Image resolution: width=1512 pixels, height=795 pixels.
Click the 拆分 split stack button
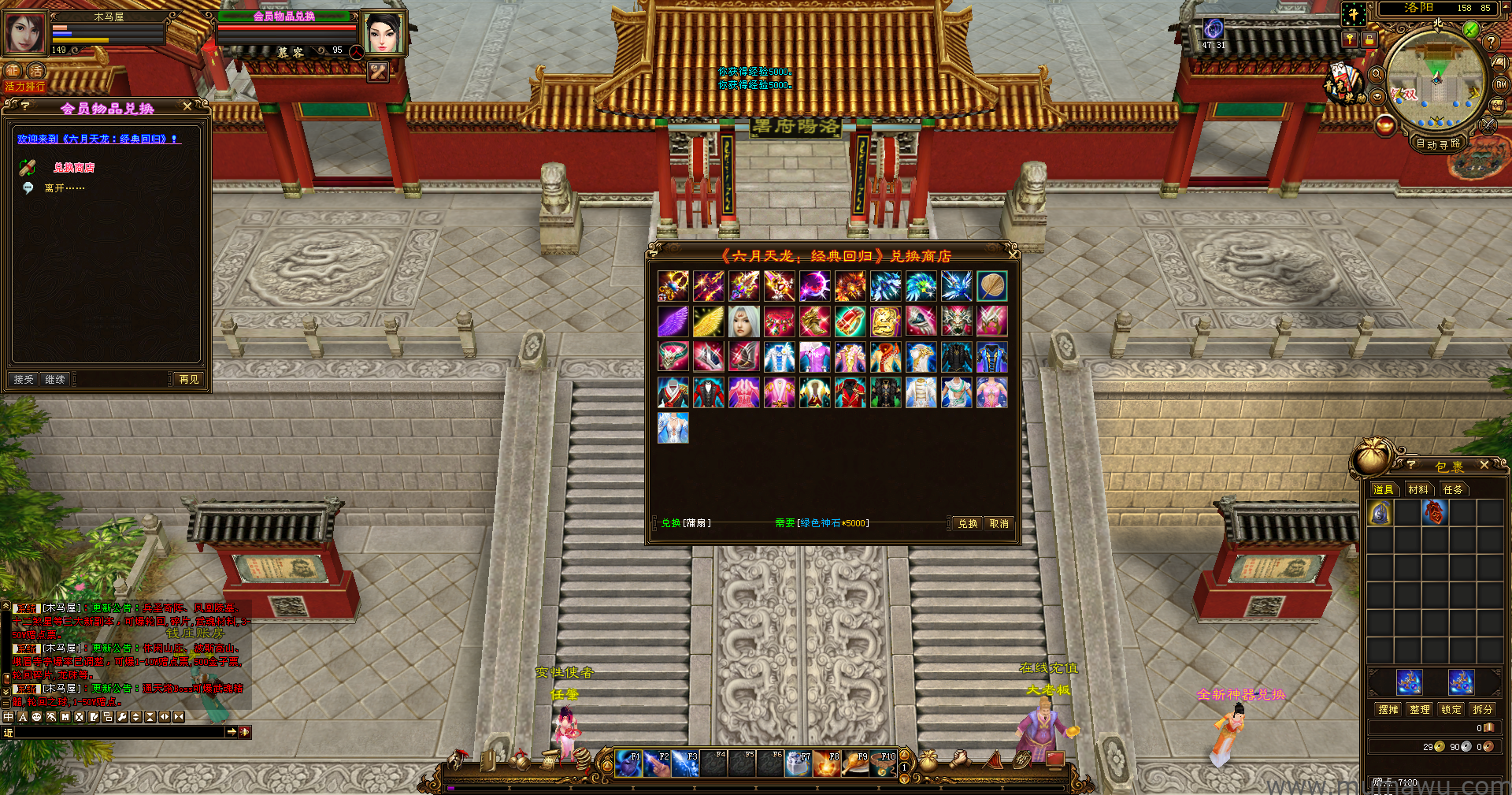(1483, 710)
